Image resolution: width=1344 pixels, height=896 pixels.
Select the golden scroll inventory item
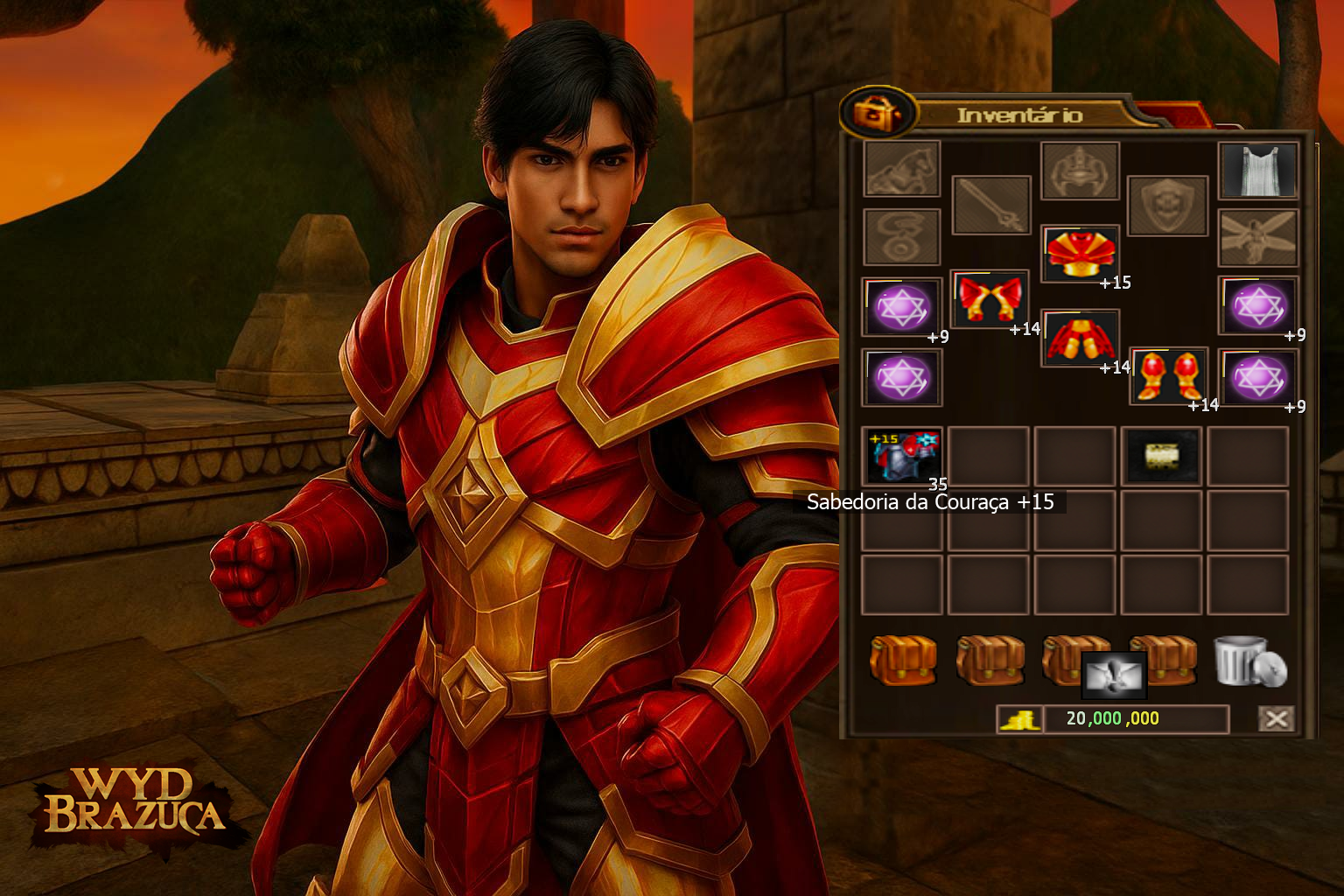(1161, 455)
